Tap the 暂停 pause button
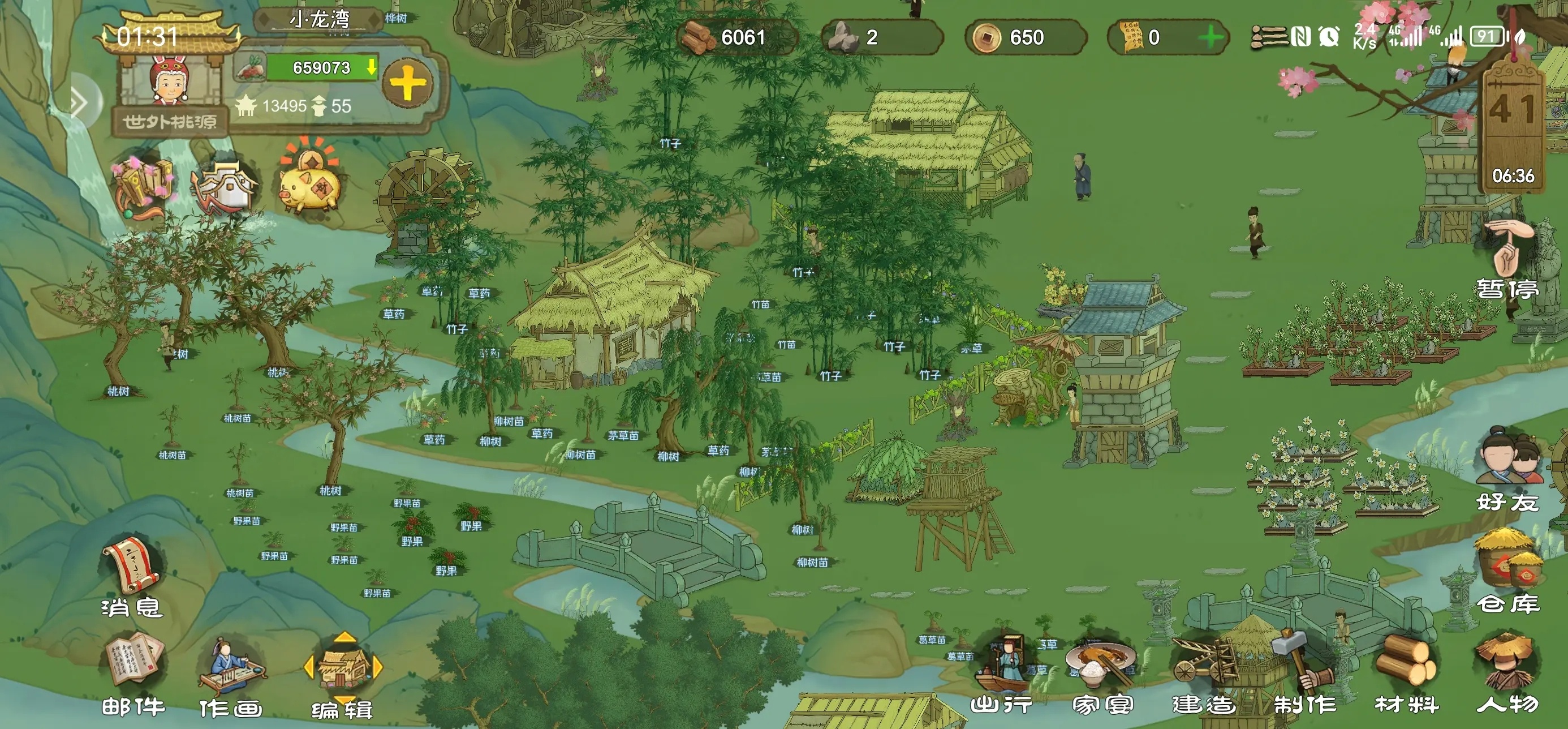This screenshot has width=1568, height=729. pyautogui.click(x=1507, y=262)
